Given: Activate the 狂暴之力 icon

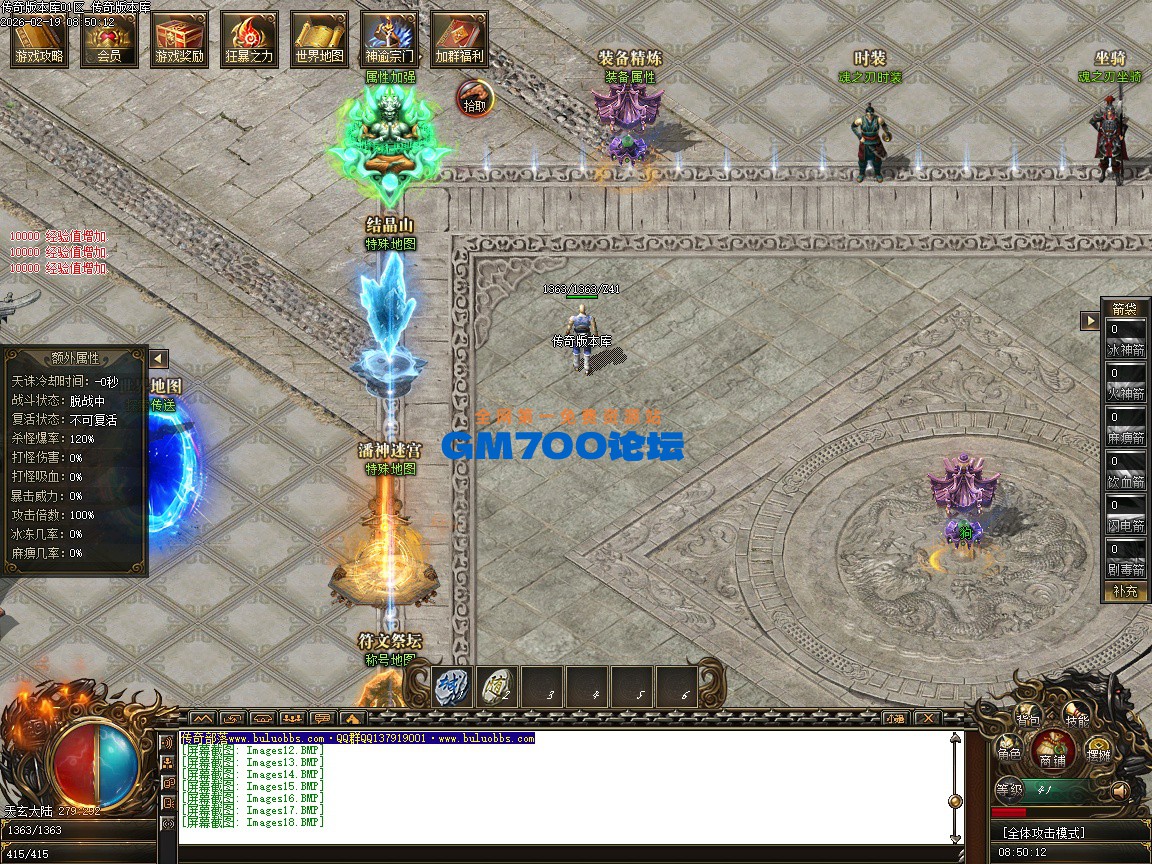Looking at the screenshot, I should coord(250,40).
